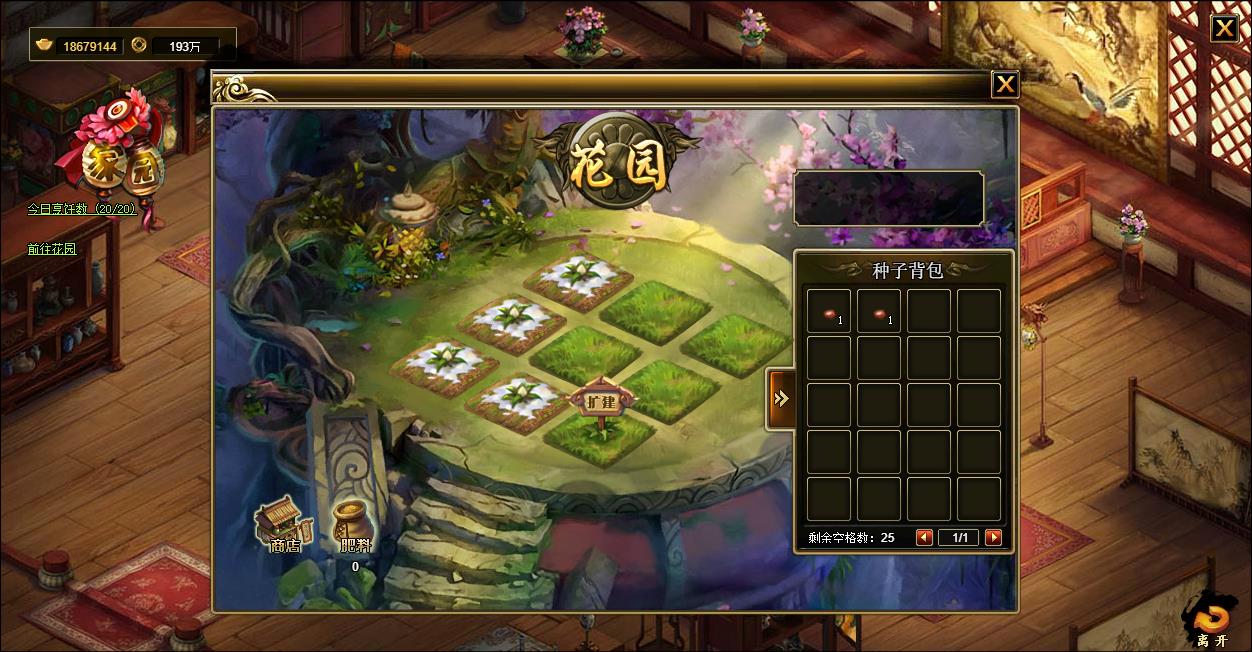Image resolution: width=1252 pixels, height=652 pixels.
Task: Click the 扩建 expand signpost
Action: (x=601, y=402)
